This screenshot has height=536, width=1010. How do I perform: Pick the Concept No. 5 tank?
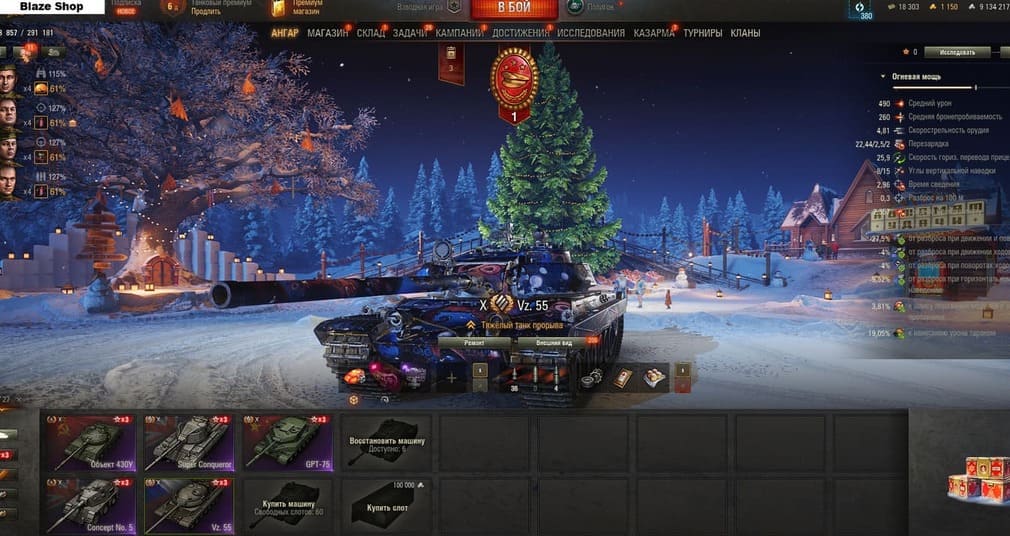88,505
